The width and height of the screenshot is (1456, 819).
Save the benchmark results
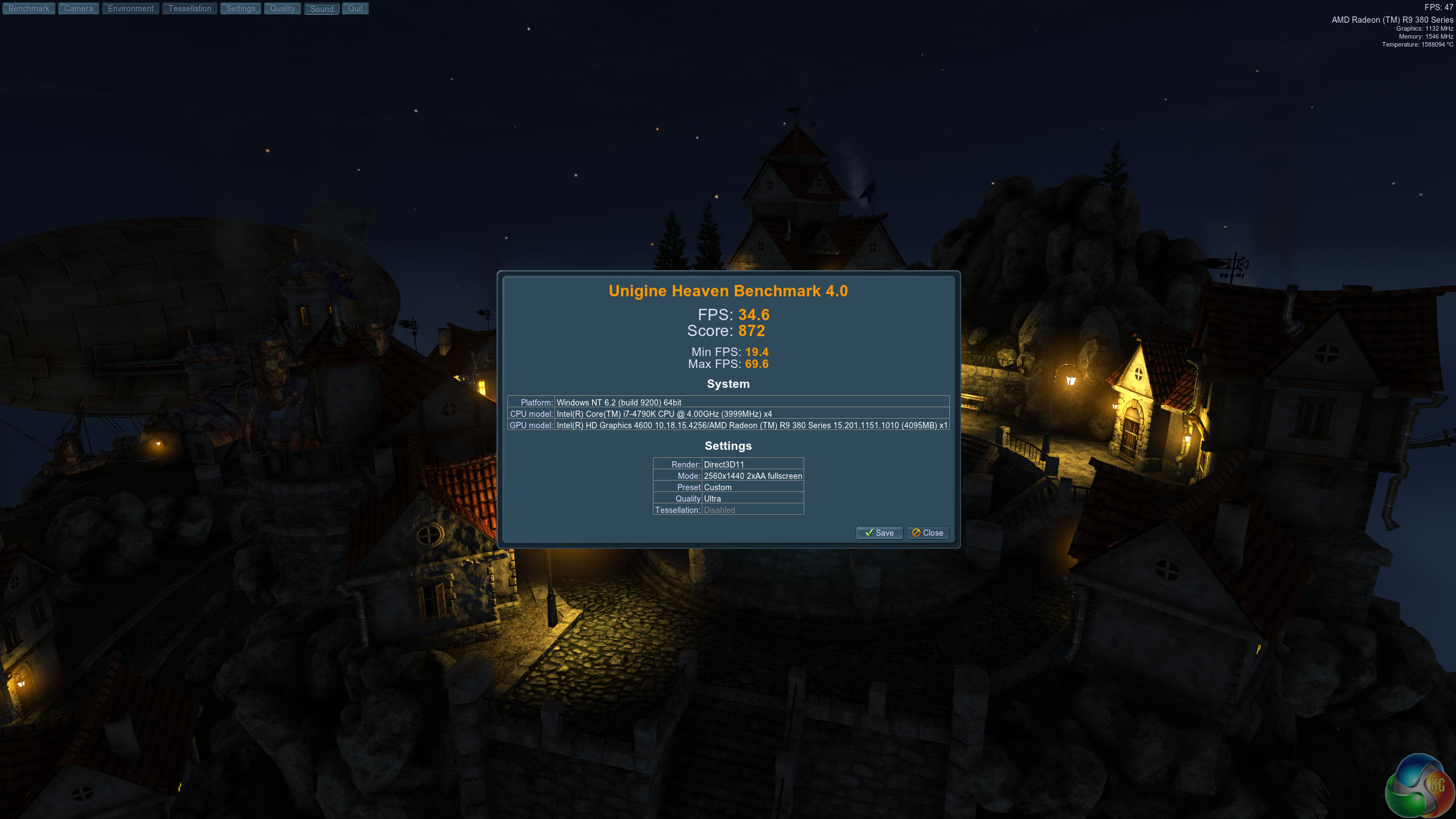pyautogui.click(x=879, y=533)
